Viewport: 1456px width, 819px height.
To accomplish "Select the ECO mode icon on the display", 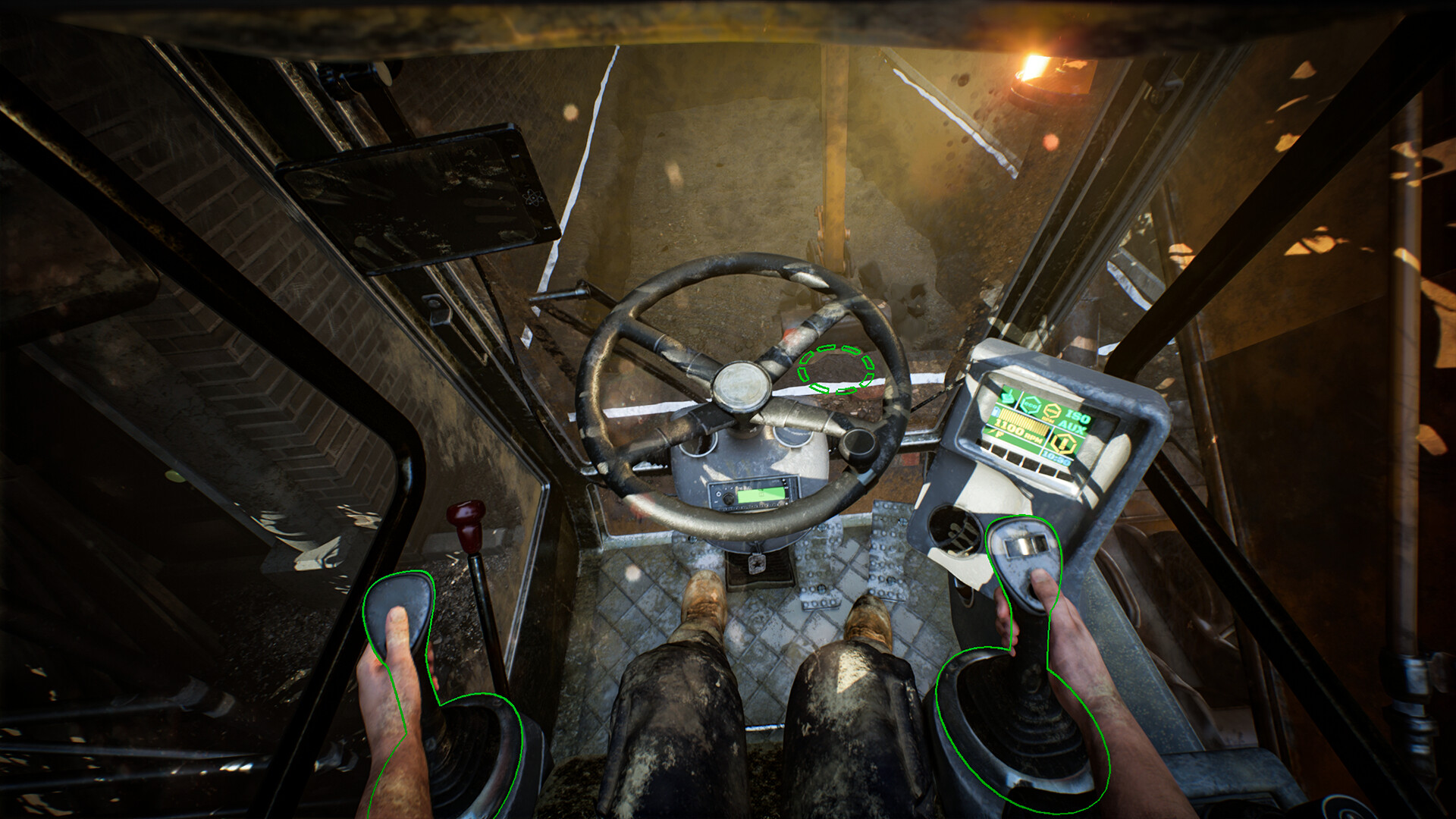I will [1030, 404].
